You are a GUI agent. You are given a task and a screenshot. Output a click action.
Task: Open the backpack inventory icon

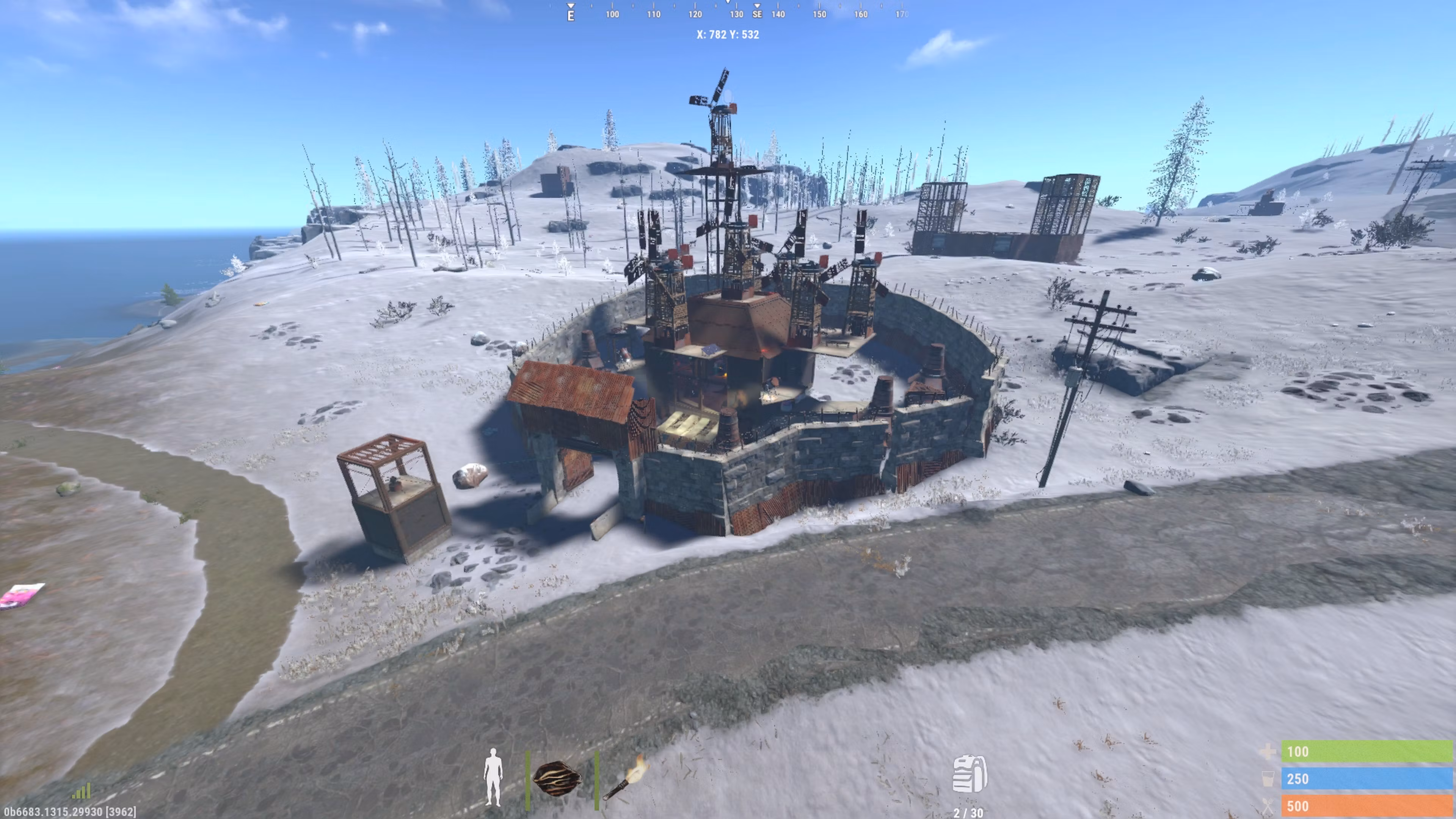[970, 774]
